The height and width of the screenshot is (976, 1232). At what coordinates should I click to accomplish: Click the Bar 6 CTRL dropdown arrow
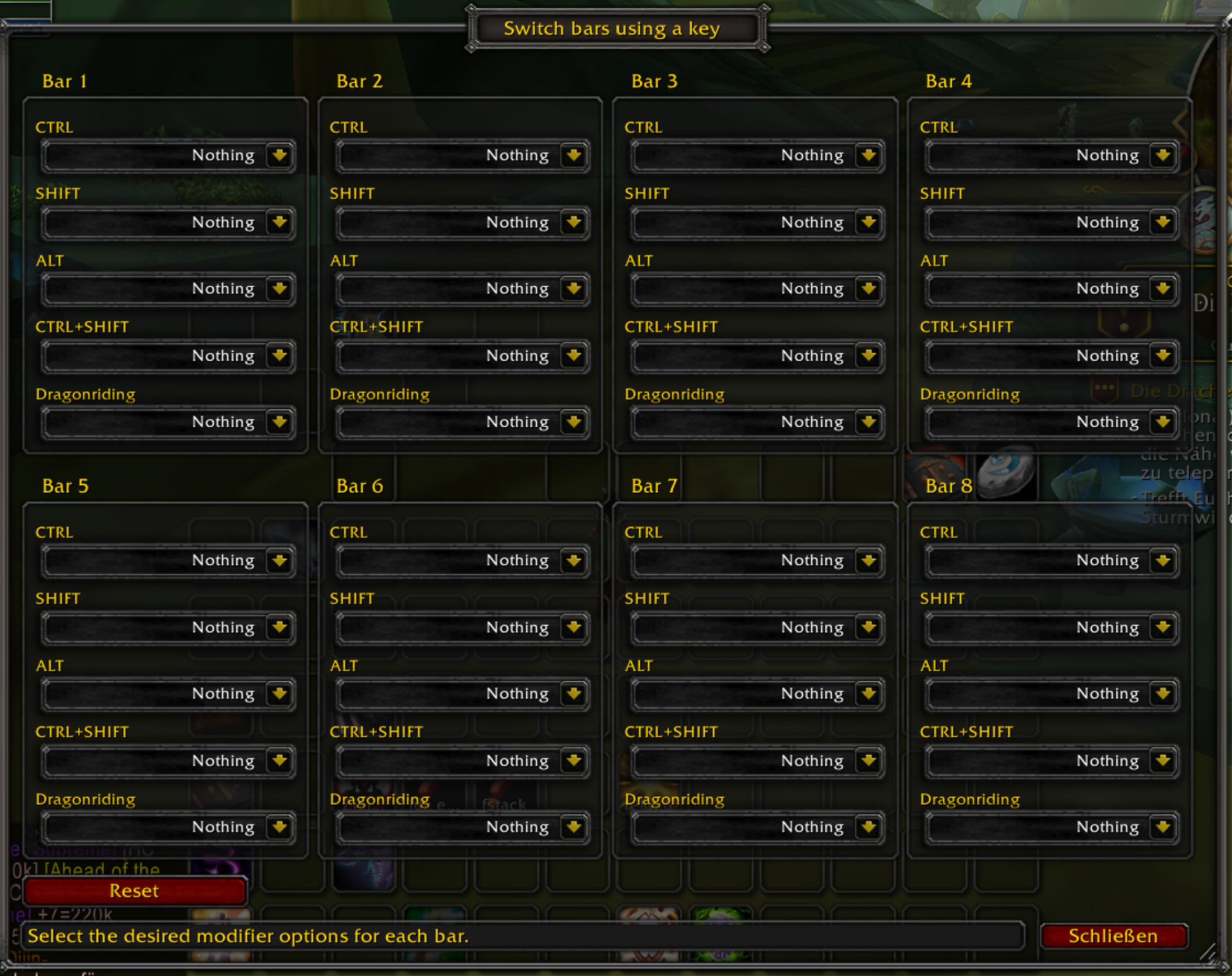(574, 560)
